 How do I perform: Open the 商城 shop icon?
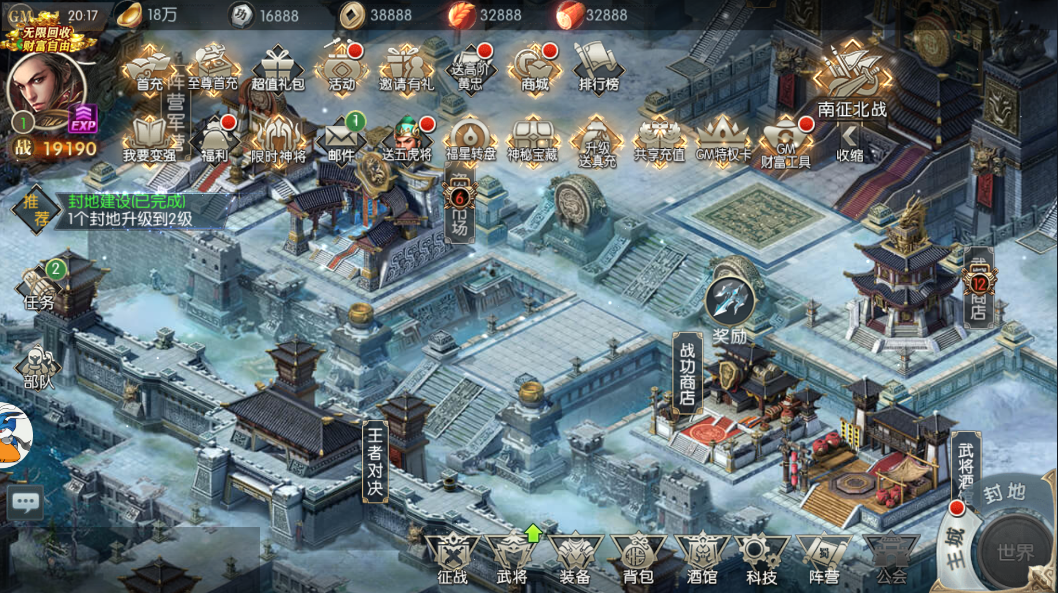point(536,68)
